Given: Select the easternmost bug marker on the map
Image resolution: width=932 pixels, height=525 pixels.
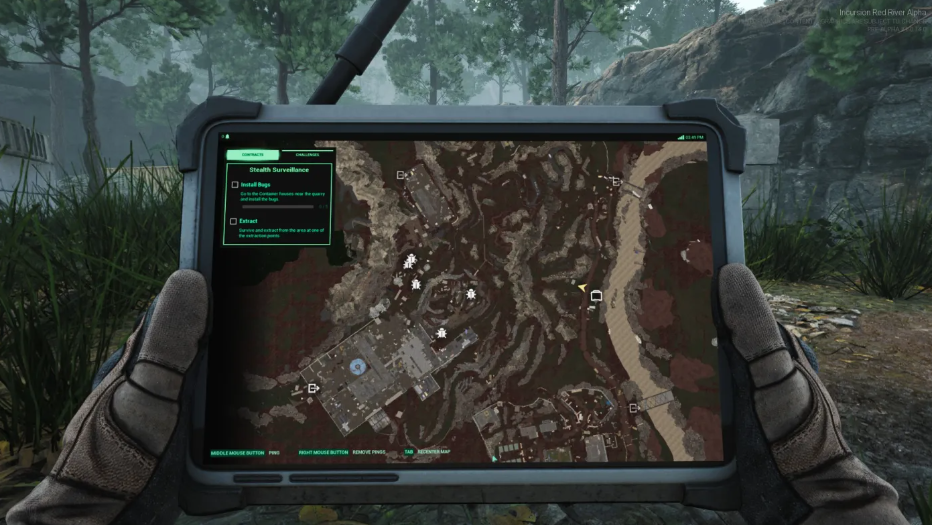Looking at the screenshot, I should point(470,294).
